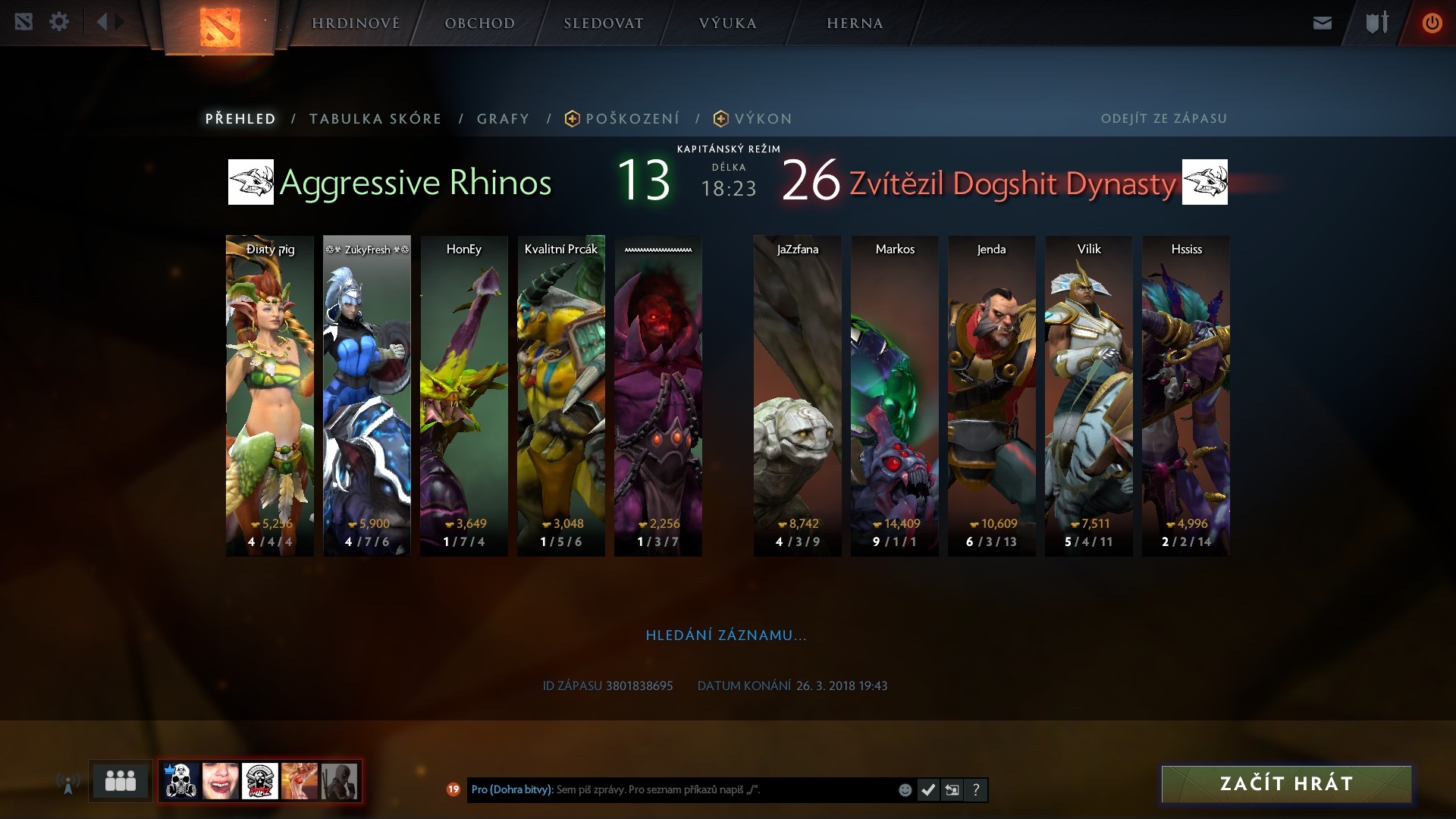Screen dimensions: 1456x819
Task: Open the settings gear icon
Action: [x=59, y=22]
